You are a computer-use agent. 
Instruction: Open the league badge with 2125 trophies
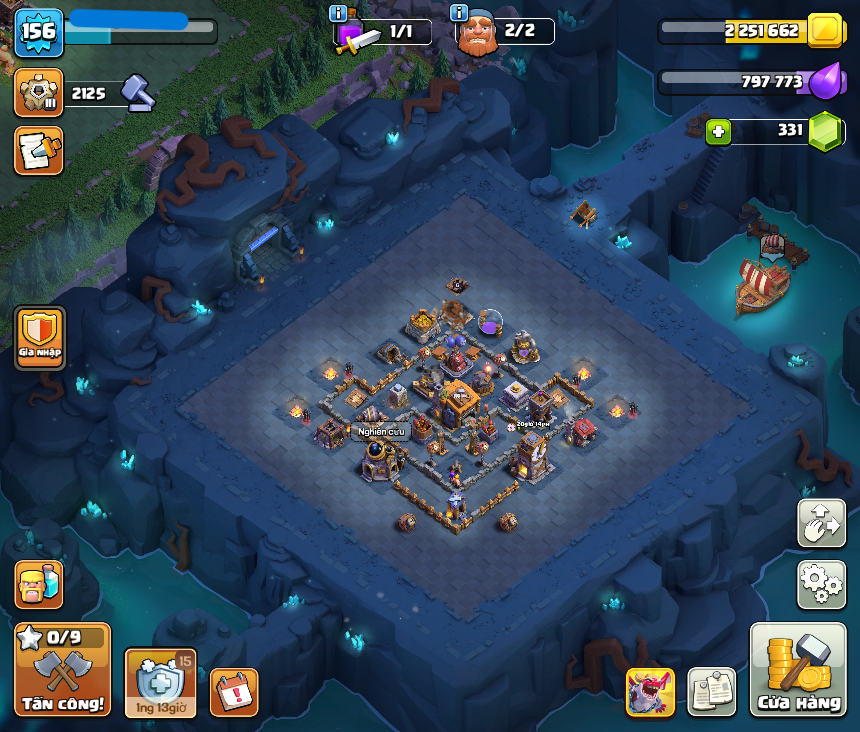tap(39, 93)
